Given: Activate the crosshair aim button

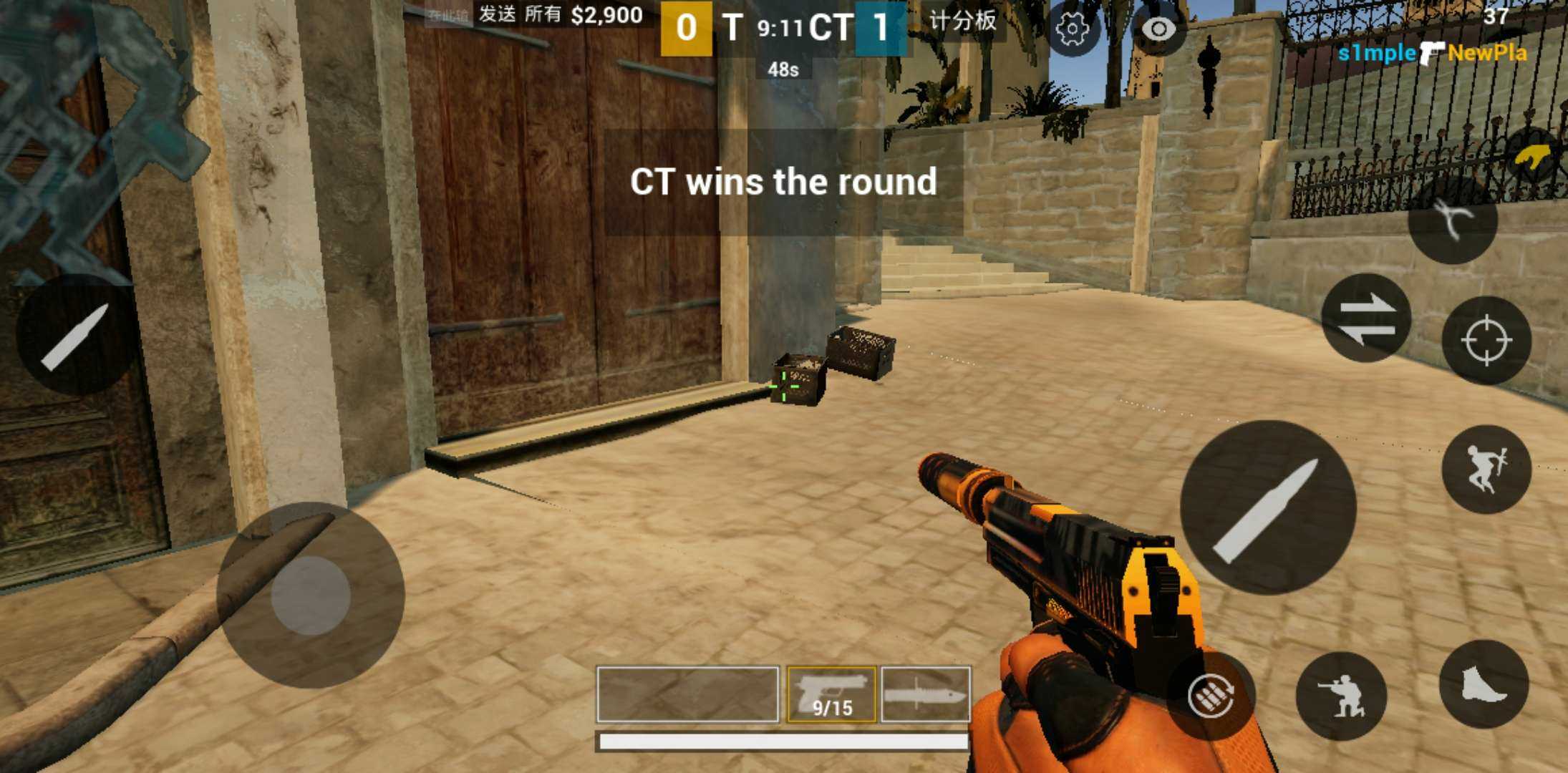Looking at the screenshot, I should point(1486,340).
